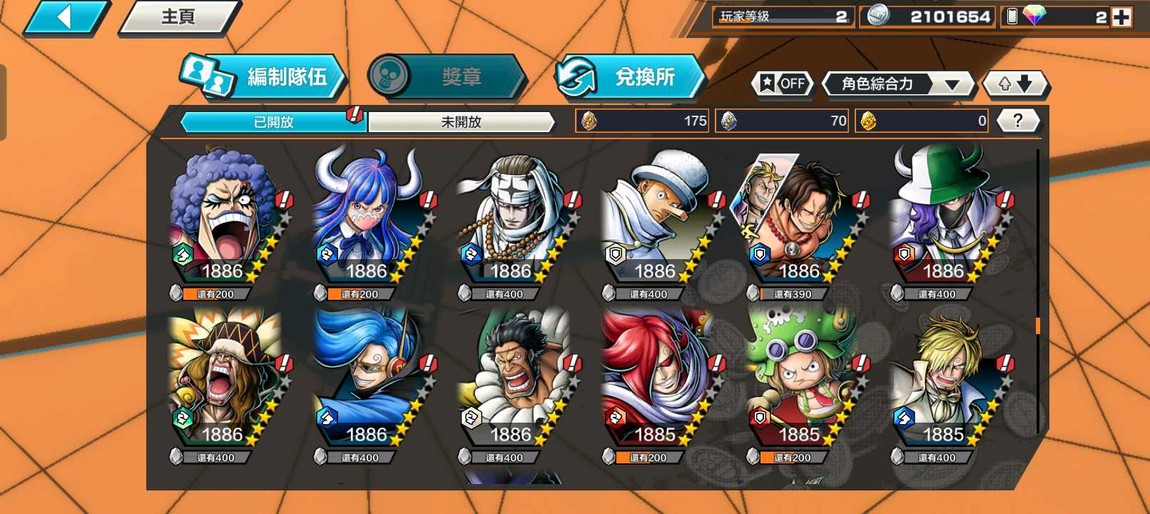Open the question mark help button
Image resolution: width=1150 pixels, height=514 pixels.
pyautogui.click(x=1018, y=121)
